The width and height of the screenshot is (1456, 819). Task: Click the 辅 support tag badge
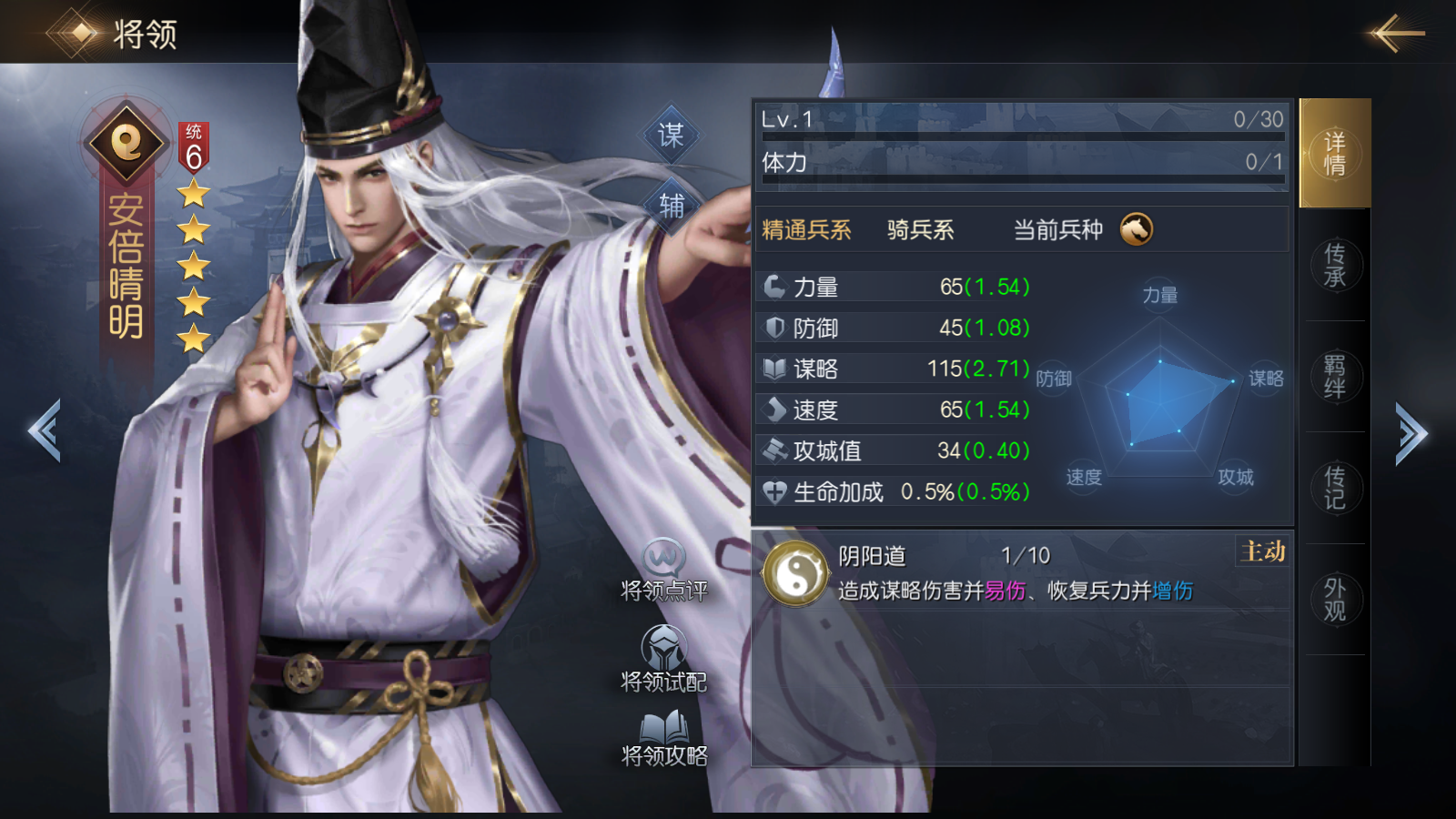pos(672,206)
